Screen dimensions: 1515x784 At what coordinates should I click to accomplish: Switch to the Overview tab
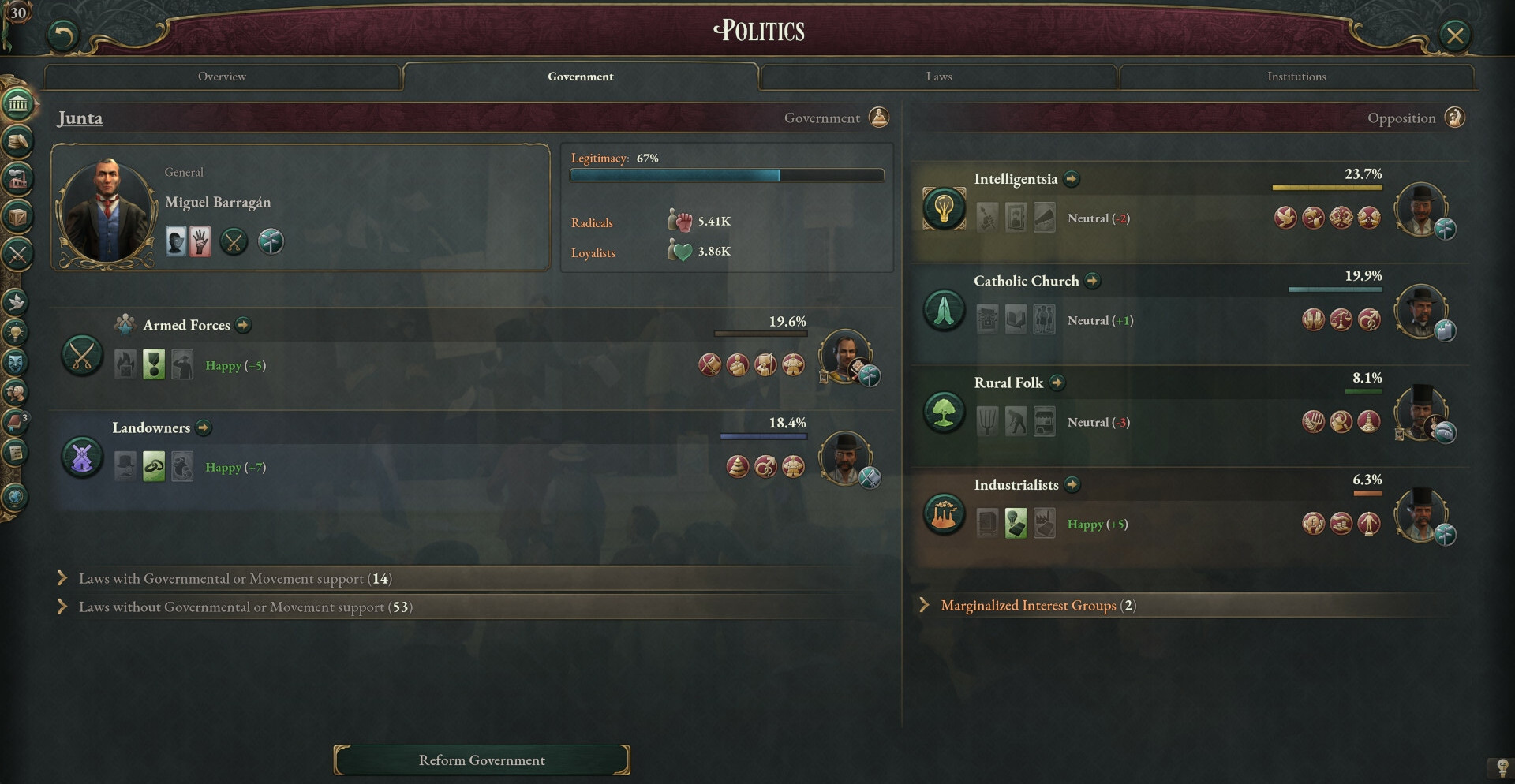click(x=222, y=77)
